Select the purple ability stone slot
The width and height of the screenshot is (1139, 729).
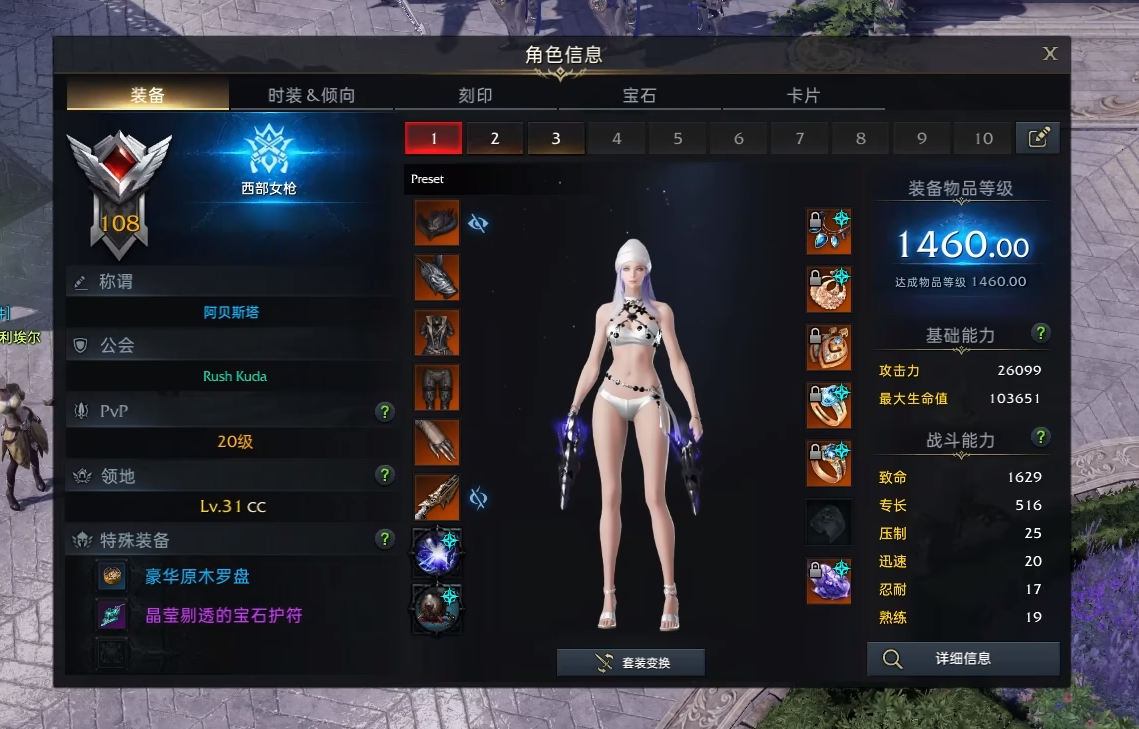tap(829, 581)
